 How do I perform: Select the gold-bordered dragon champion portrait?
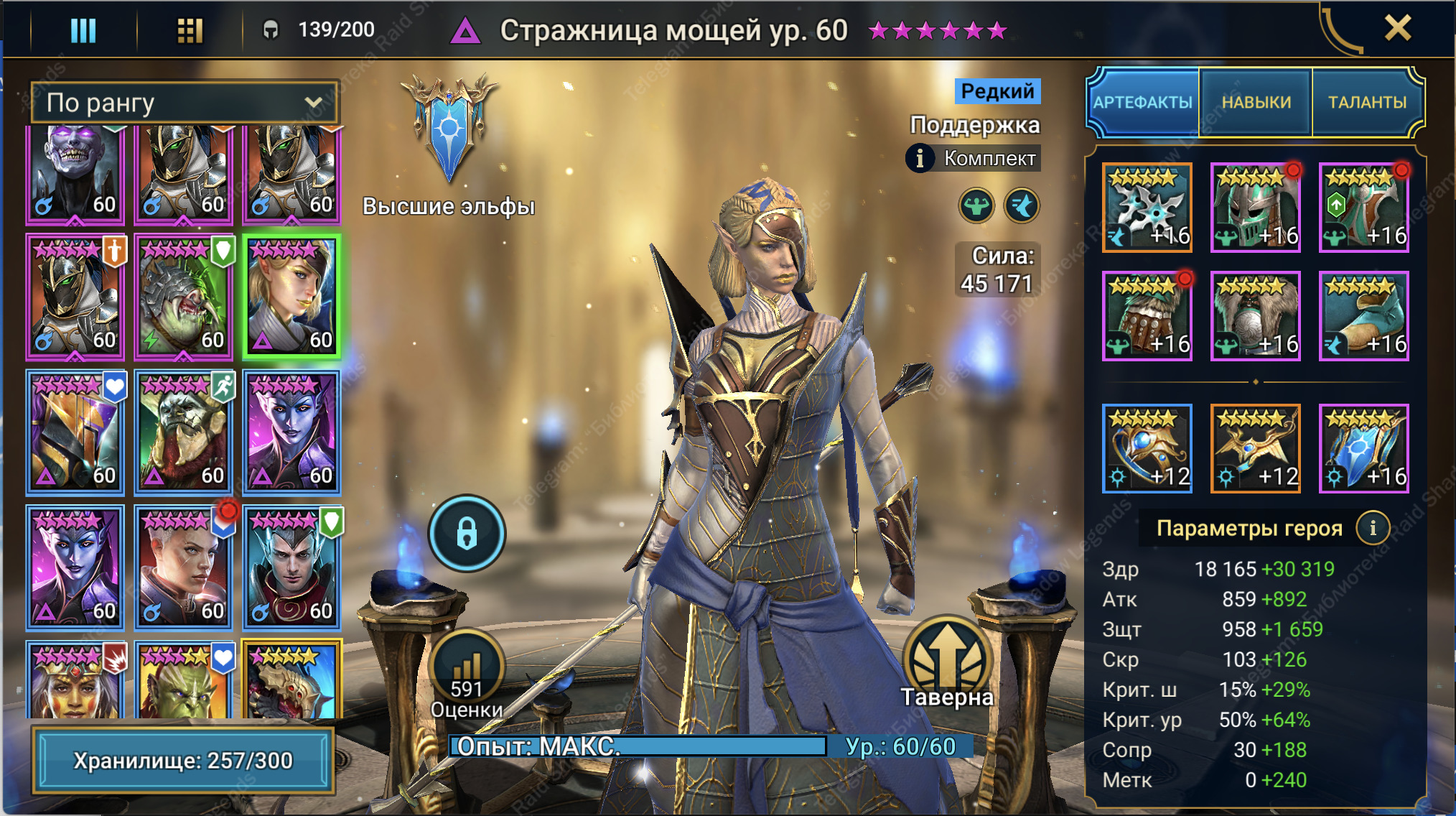pos(291,680)
